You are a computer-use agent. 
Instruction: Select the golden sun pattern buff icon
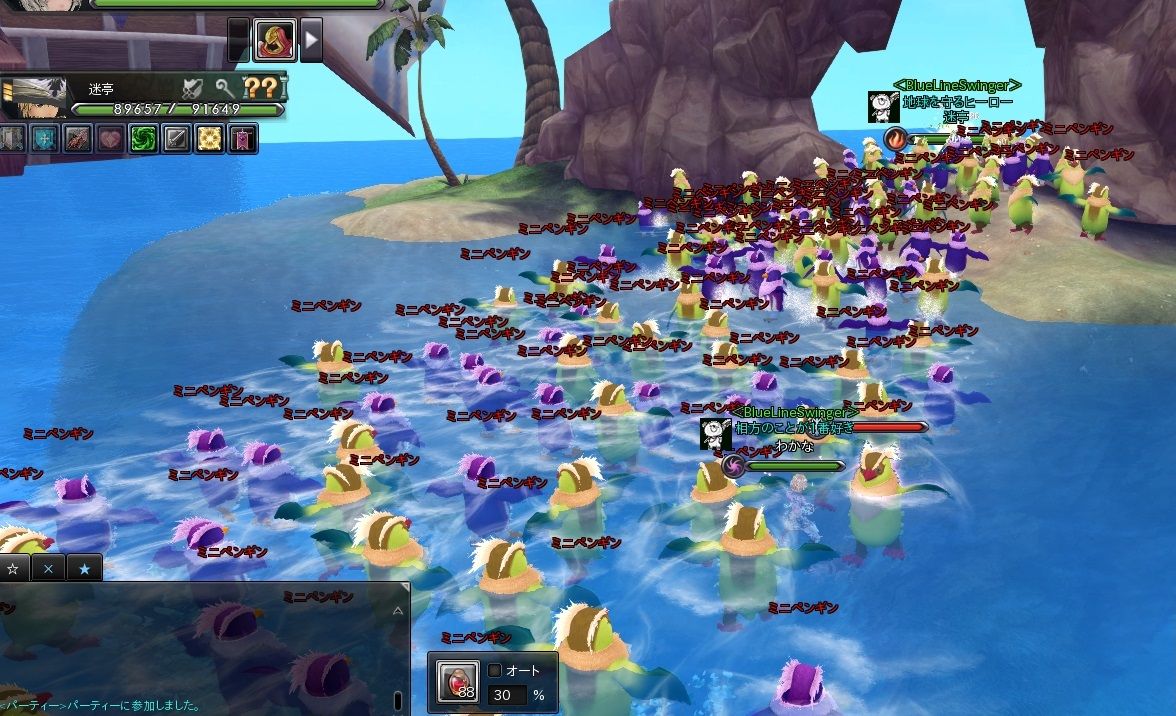coord(209,138)
